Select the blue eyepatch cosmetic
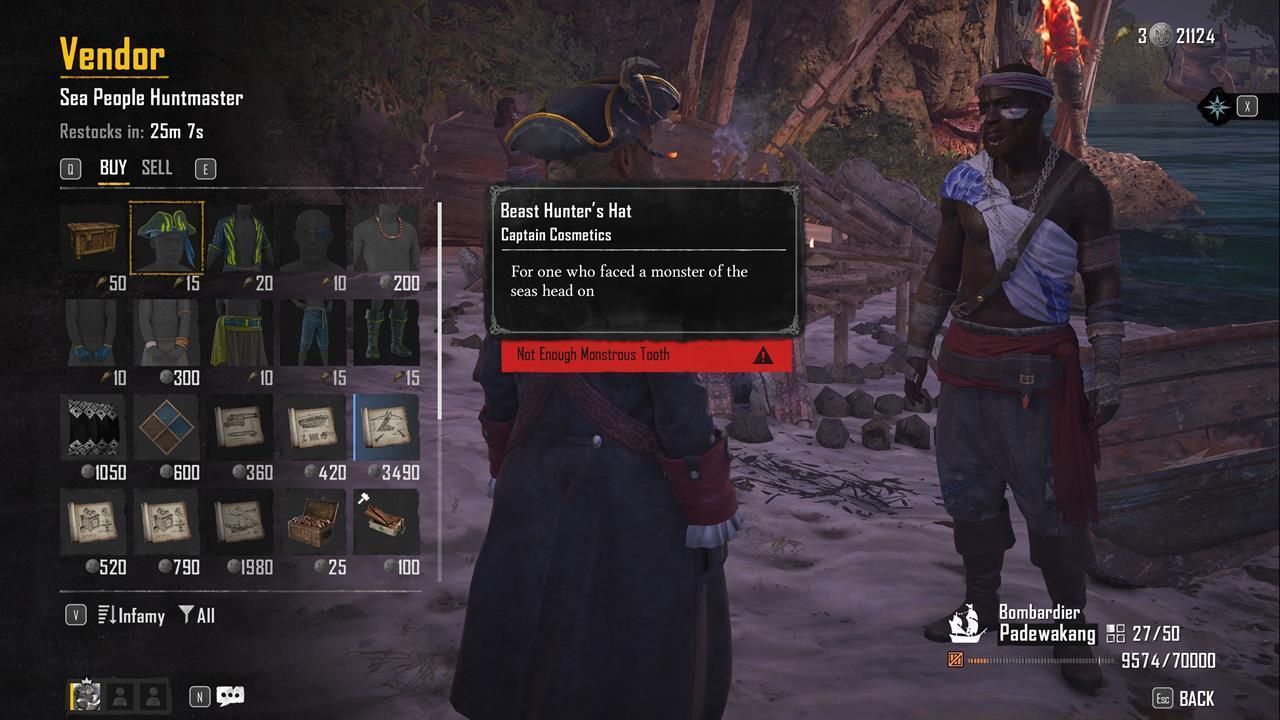Image resolution: width=1280 pixels, height=720 pixels. pos(312,237)
